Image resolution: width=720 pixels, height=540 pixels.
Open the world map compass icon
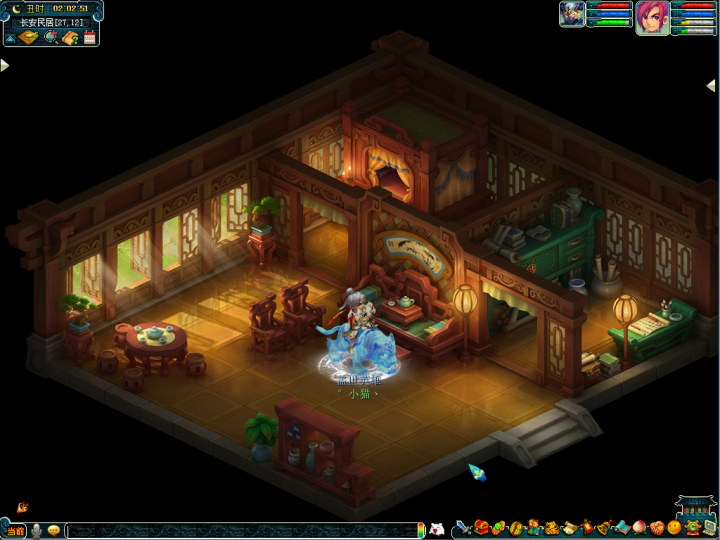pyautogui.click(x=29, y=38)
